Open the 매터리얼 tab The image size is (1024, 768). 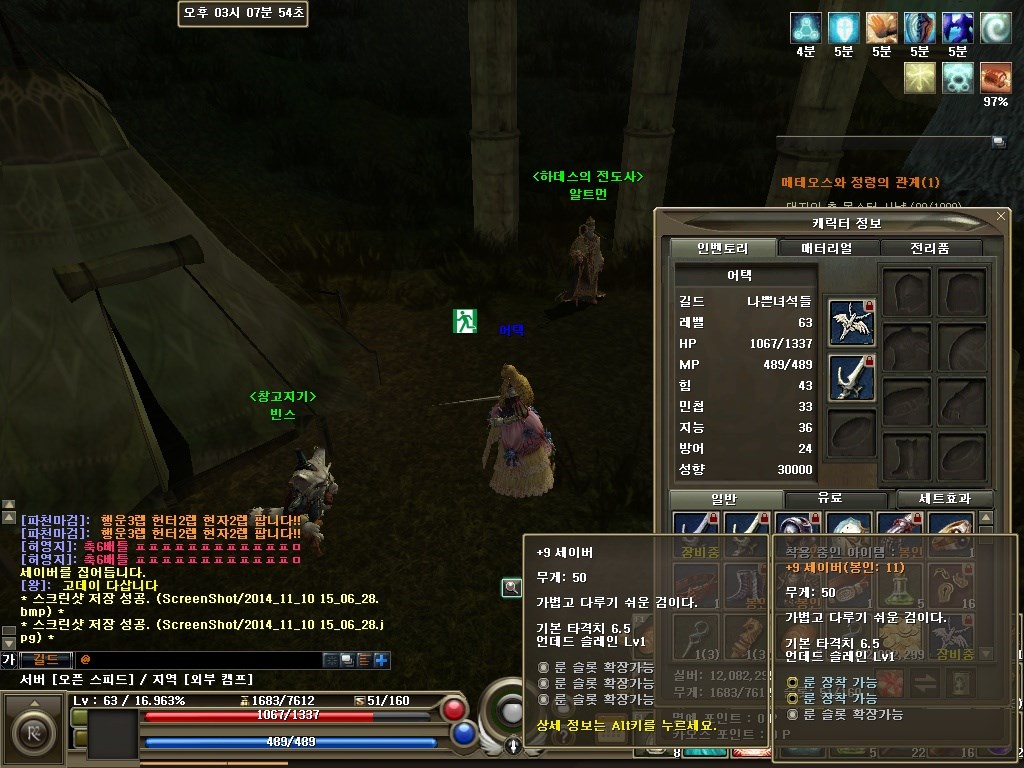(x=827, y=248)
